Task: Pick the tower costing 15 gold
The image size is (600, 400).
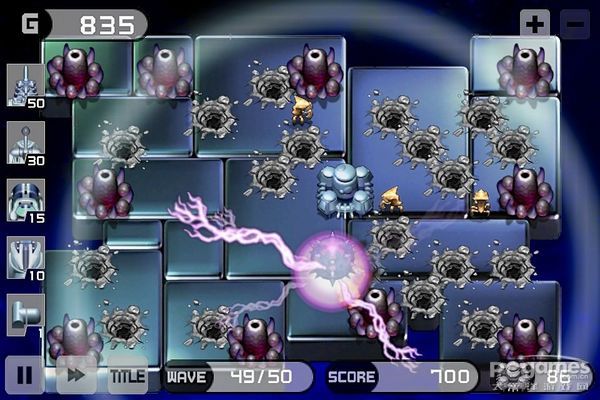Action: click(x=25, y=200)
